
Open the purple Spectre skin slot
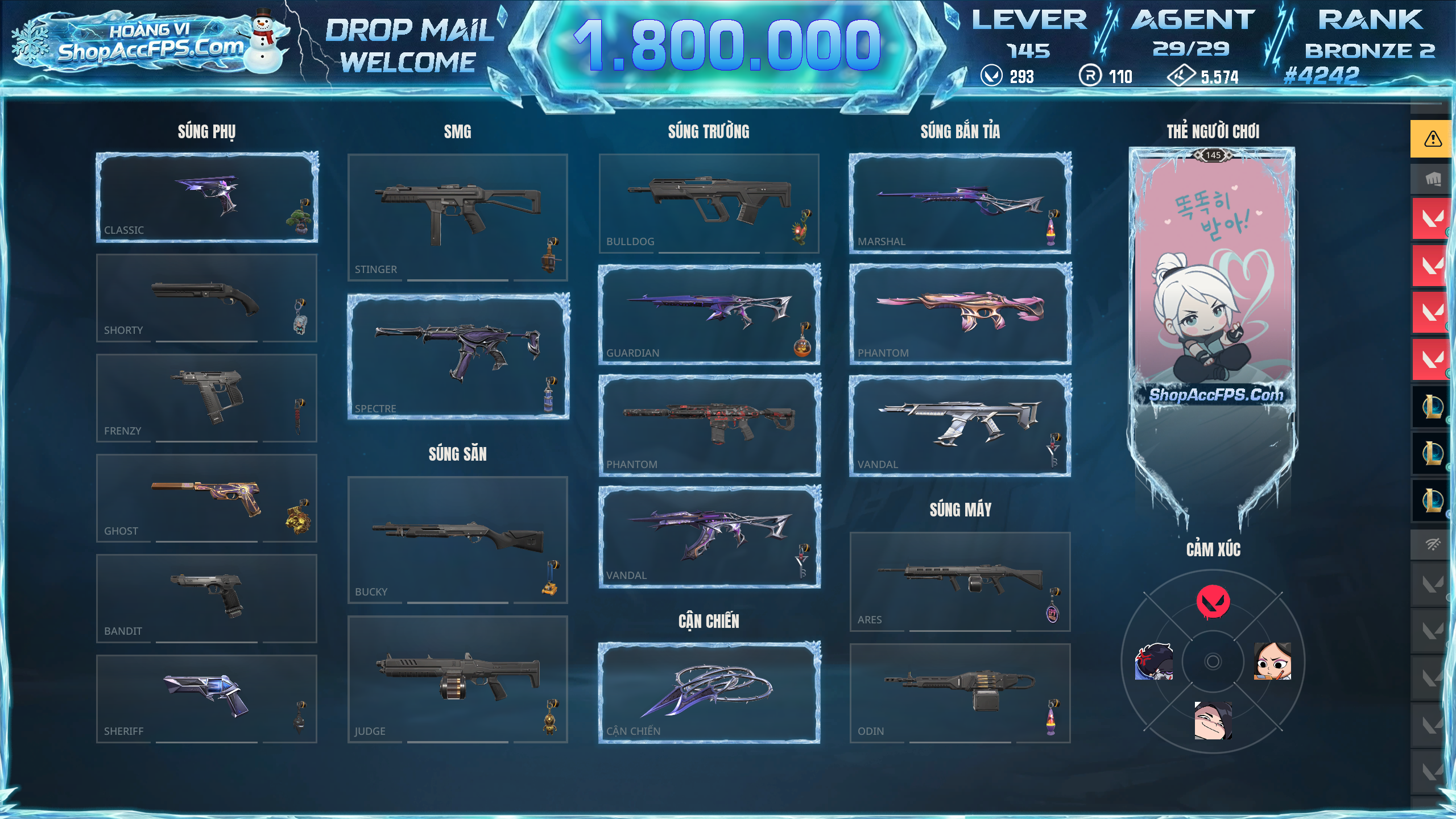pyautogui.click(x=457, y=356)
